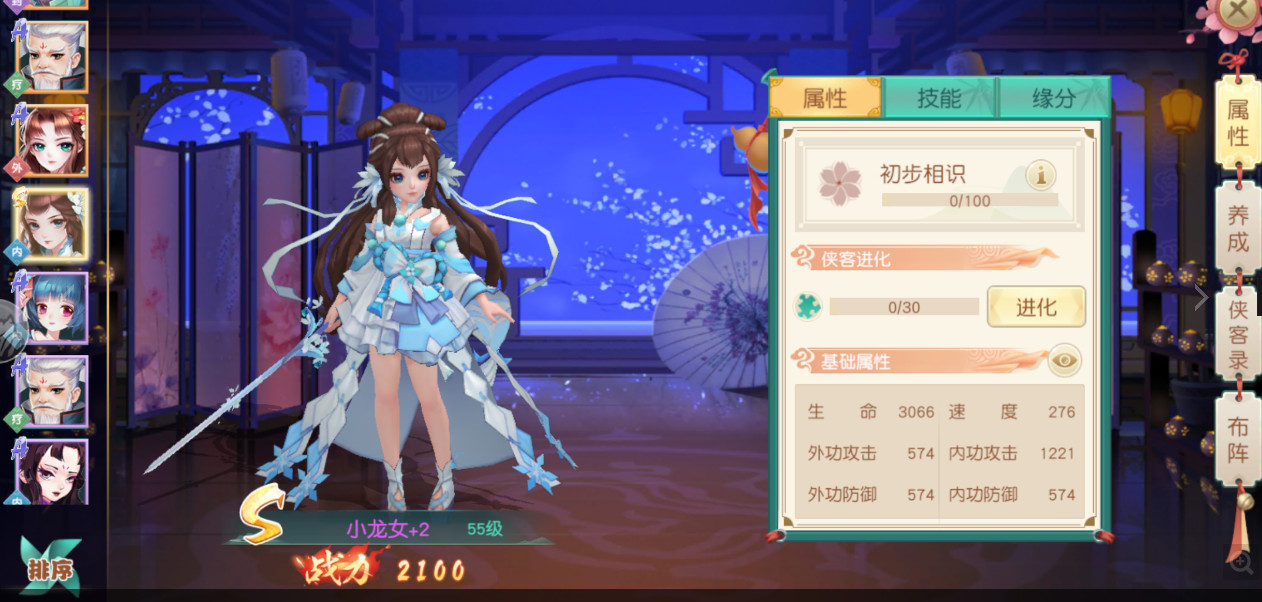
Task: Toggle the eye icon next to 基础属性
Action: pos(1065,360)
